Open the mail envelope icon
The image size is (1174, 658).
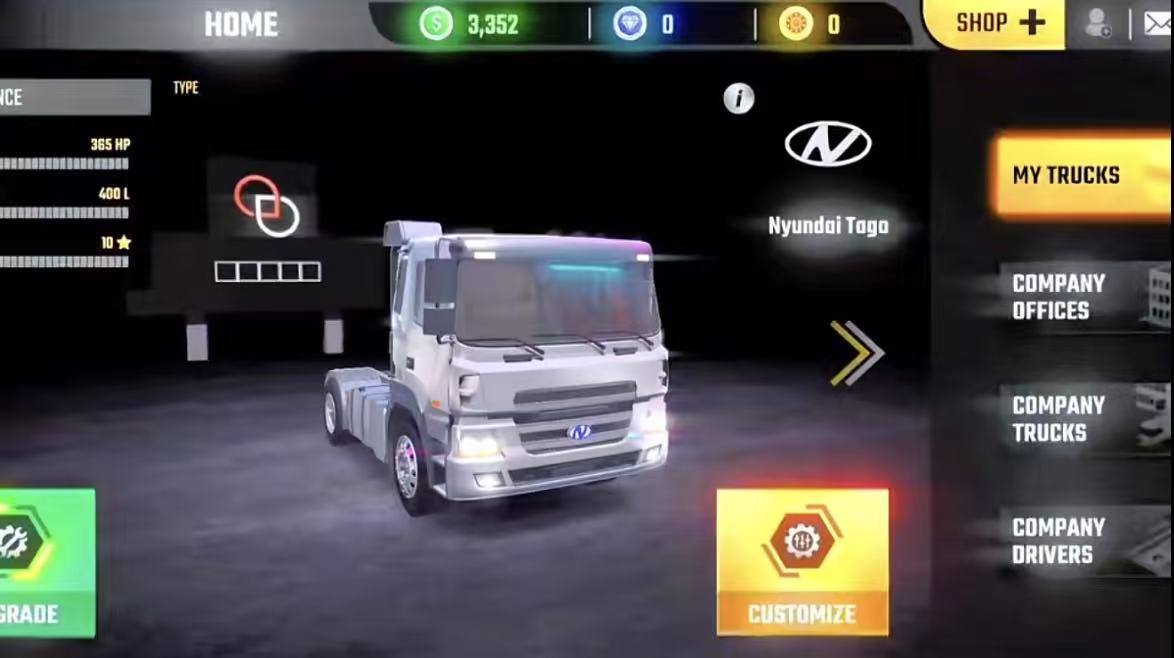coord(1156,23)
